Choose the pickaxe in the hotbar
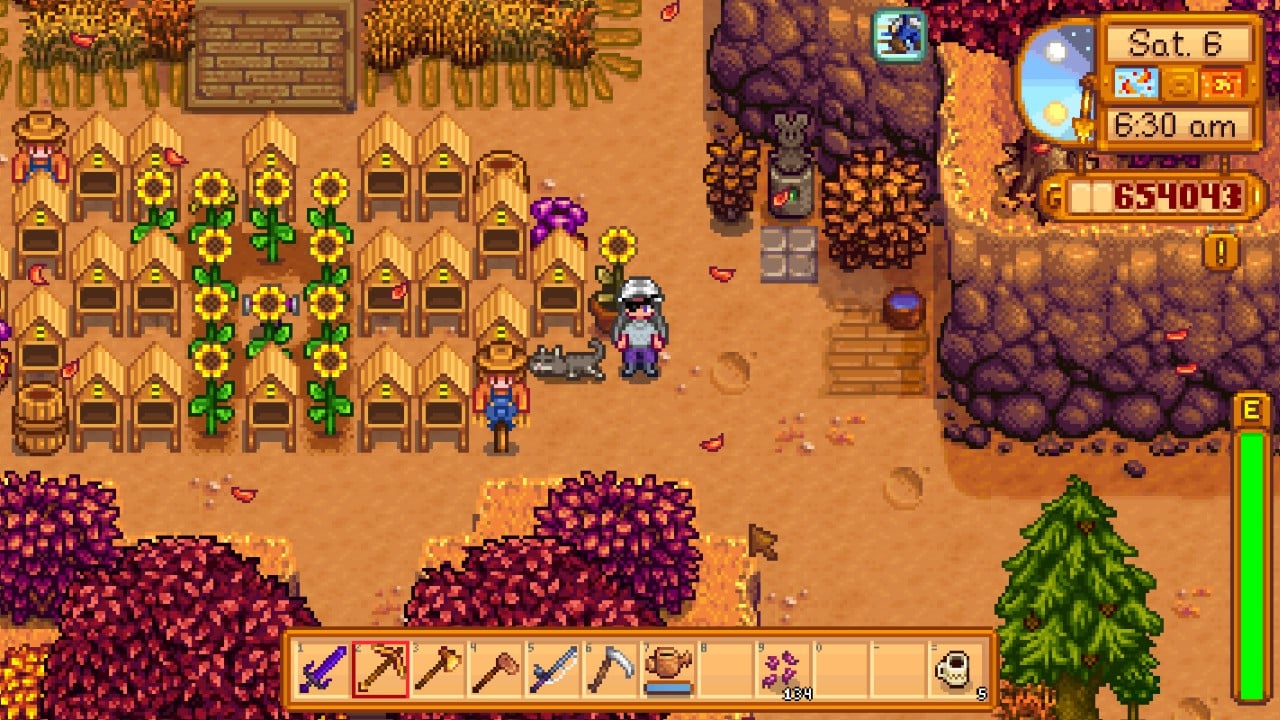Screen dimensions: 1280x720 [x=381, y=669]
